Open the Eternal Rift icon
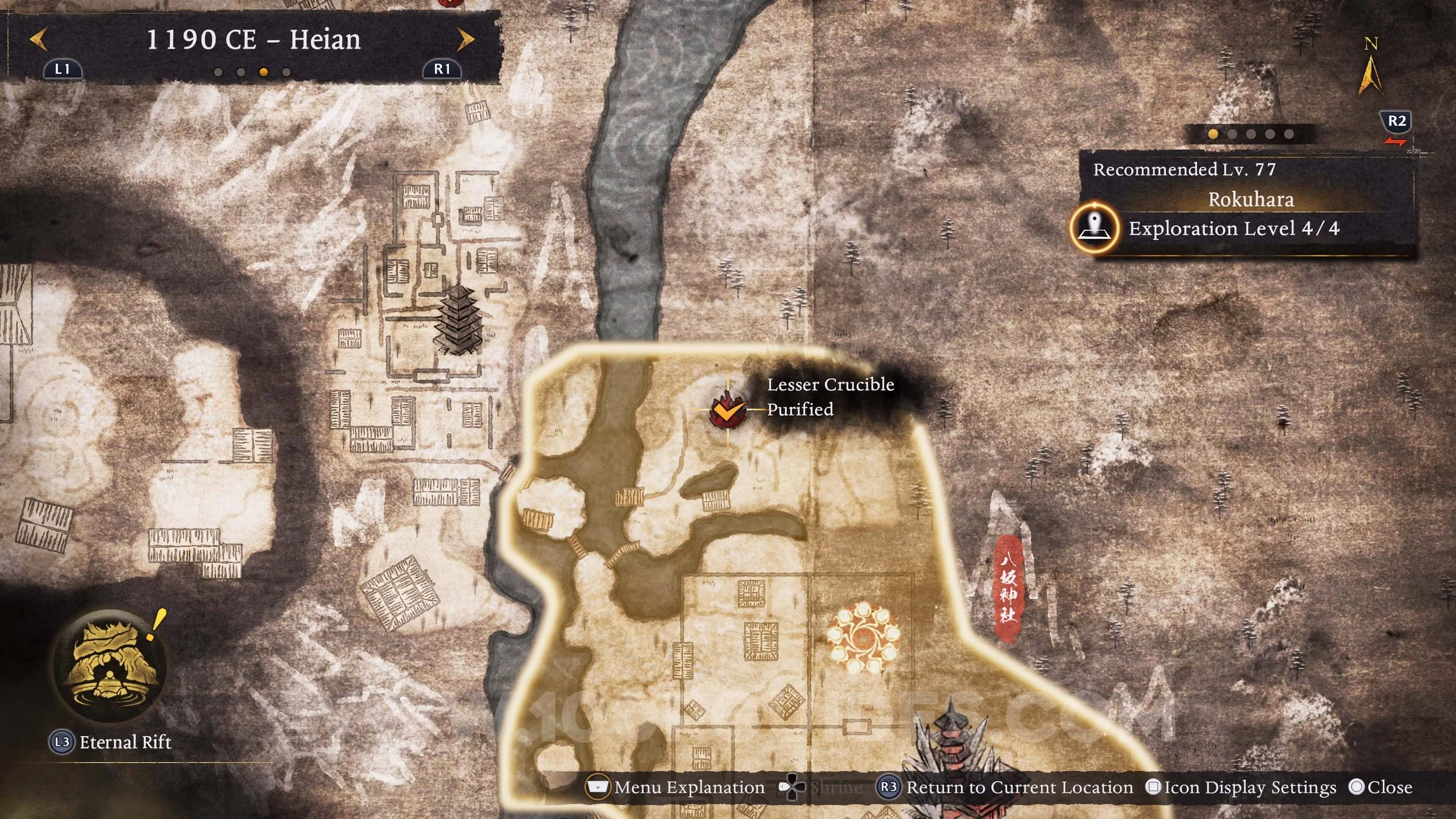 [x=109, y=665]
